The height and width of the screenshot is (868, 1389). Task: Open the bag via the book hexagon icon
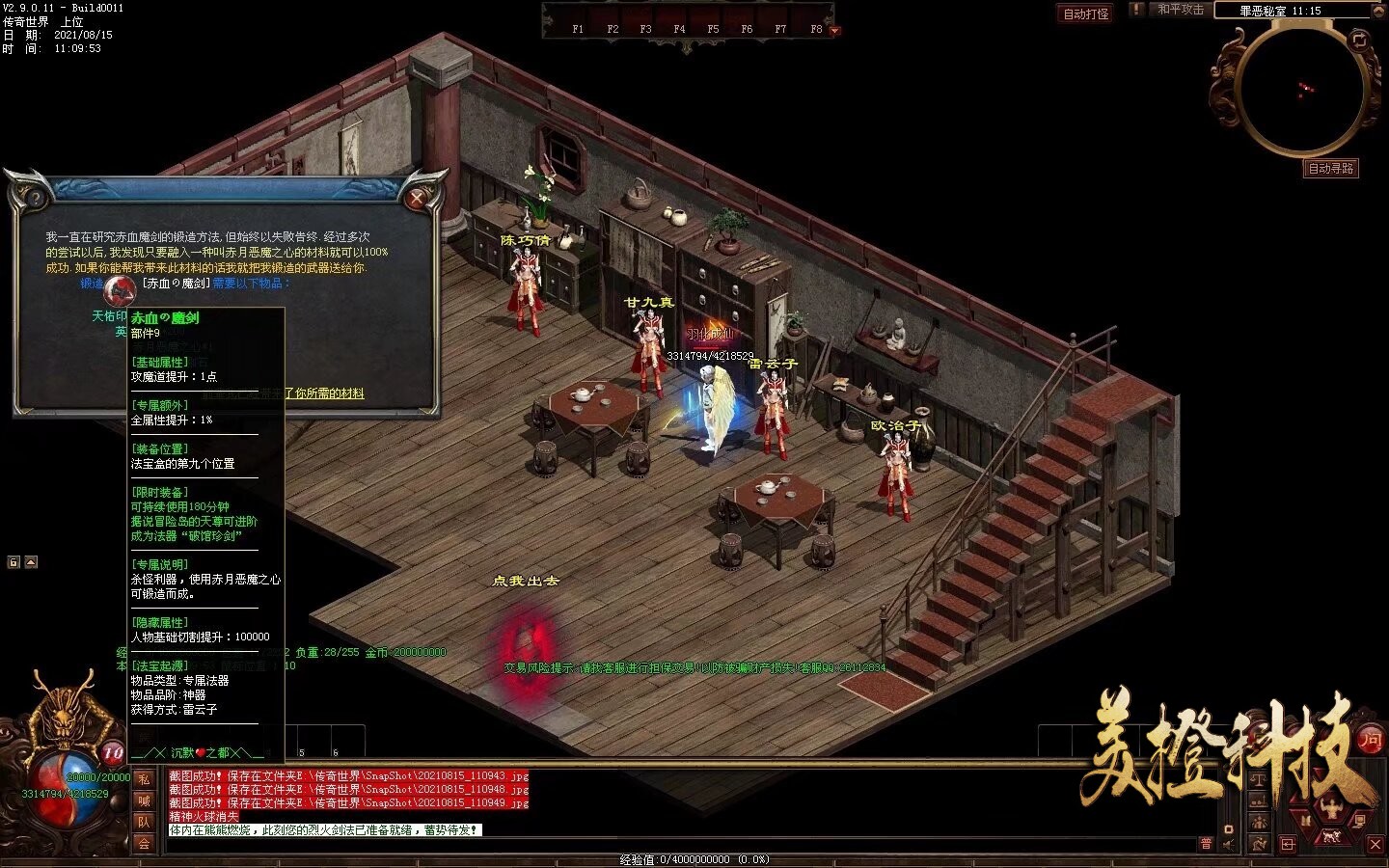pyautogui.click(x=1307, y=820)
